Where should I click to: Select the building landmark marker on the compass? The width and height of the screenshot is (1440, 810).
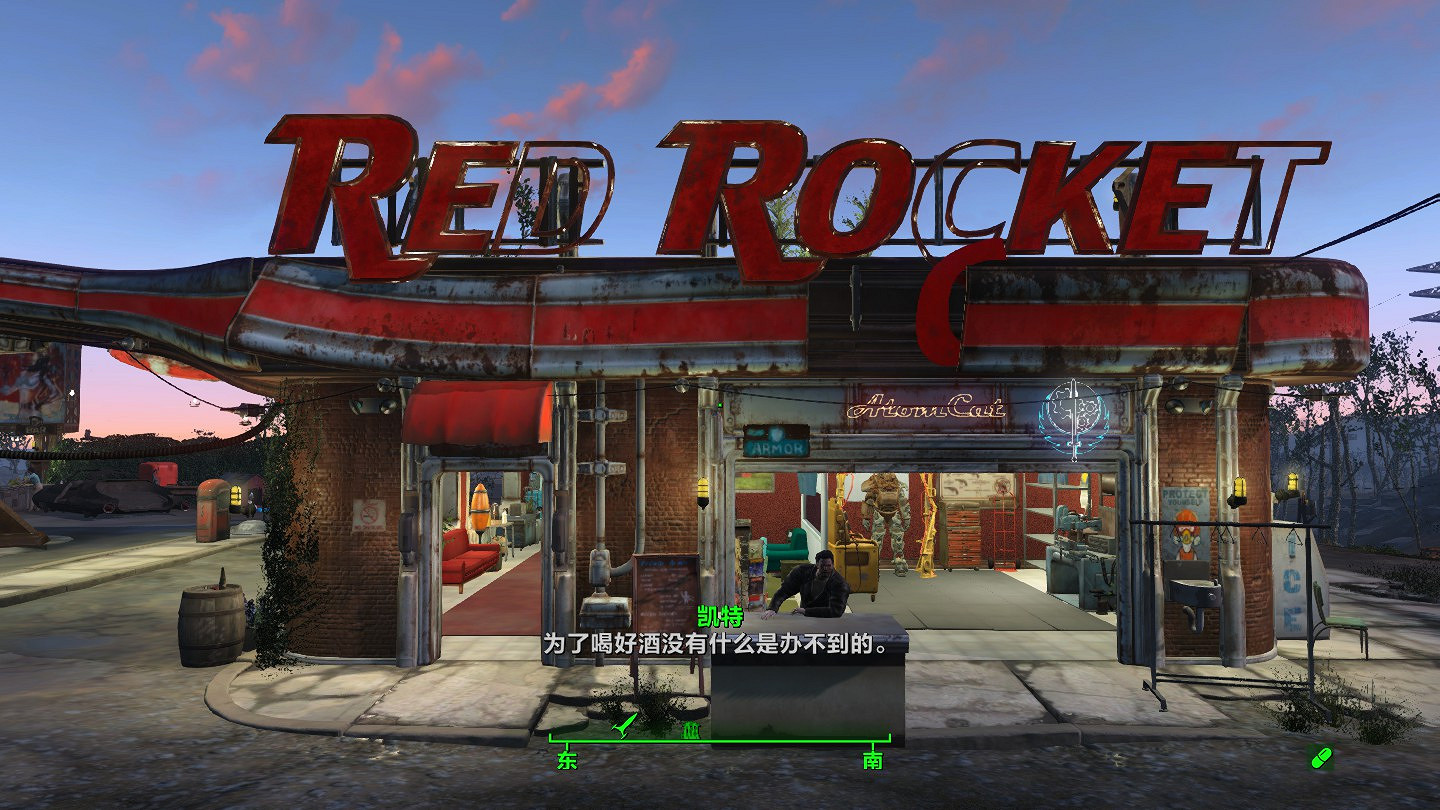click(x=688, y=732)
